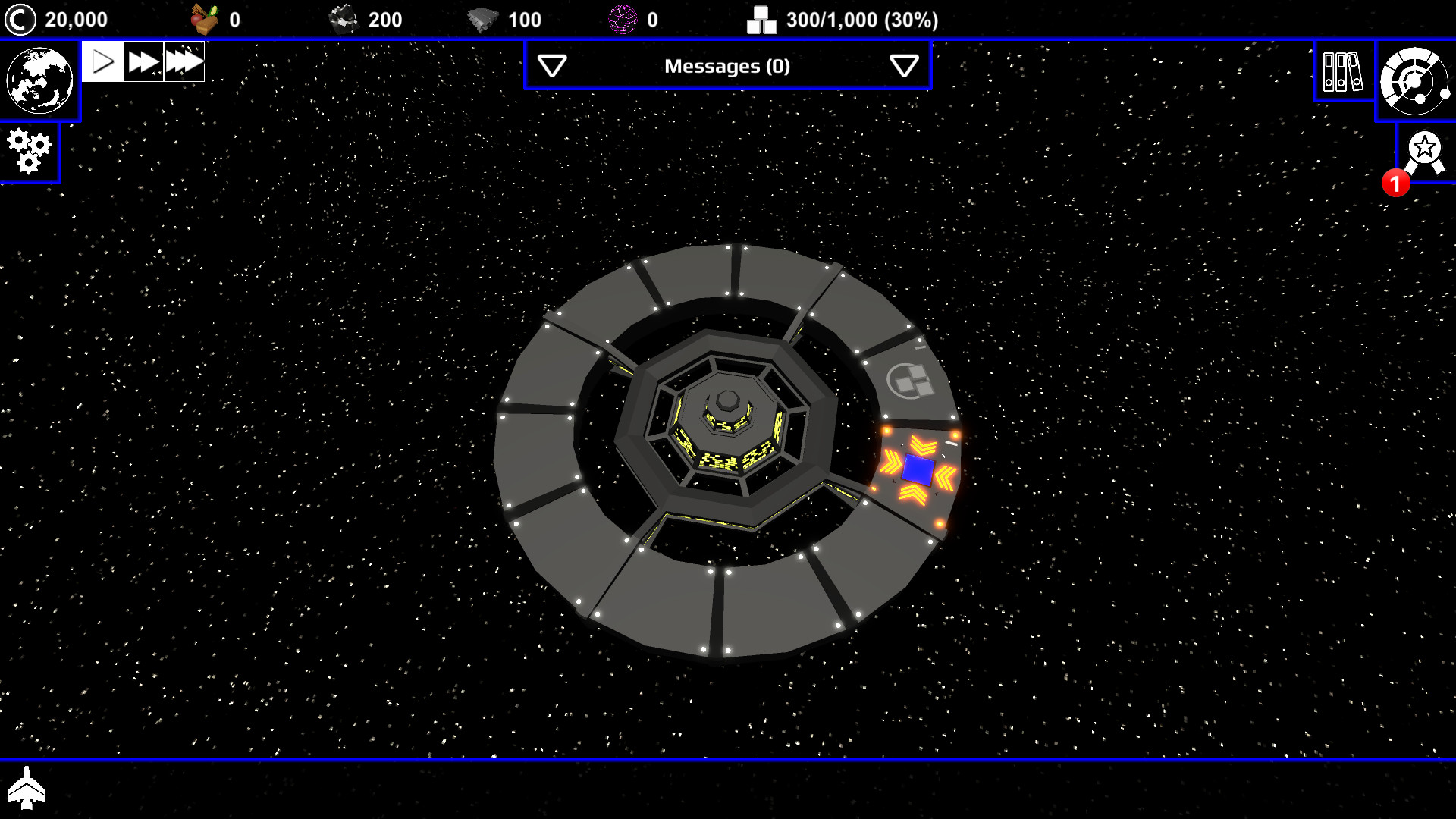
Task: Select the normal speed play button
Action: pyautogui.click(x=102, y=61)
